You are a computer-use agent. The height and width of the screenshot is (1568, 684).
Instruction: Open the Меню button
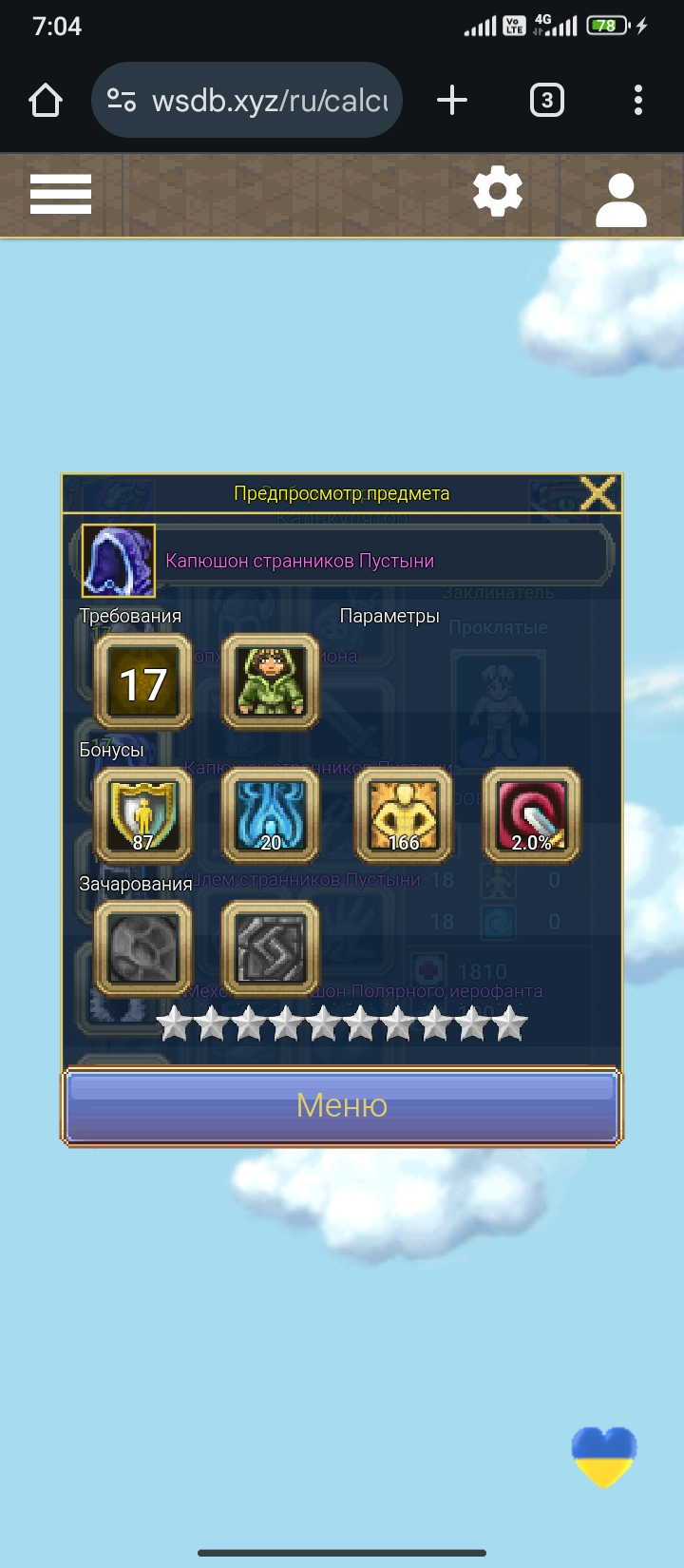[x=342, y=1106]
